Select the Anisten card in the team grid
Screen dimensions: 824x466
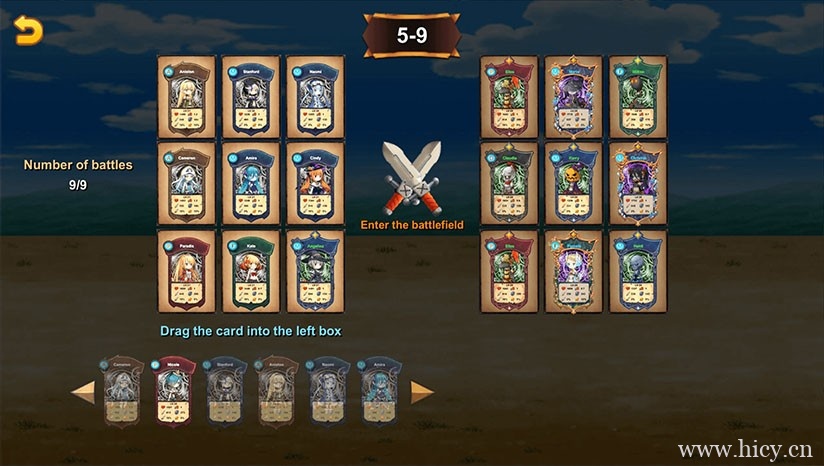[187, 97]
